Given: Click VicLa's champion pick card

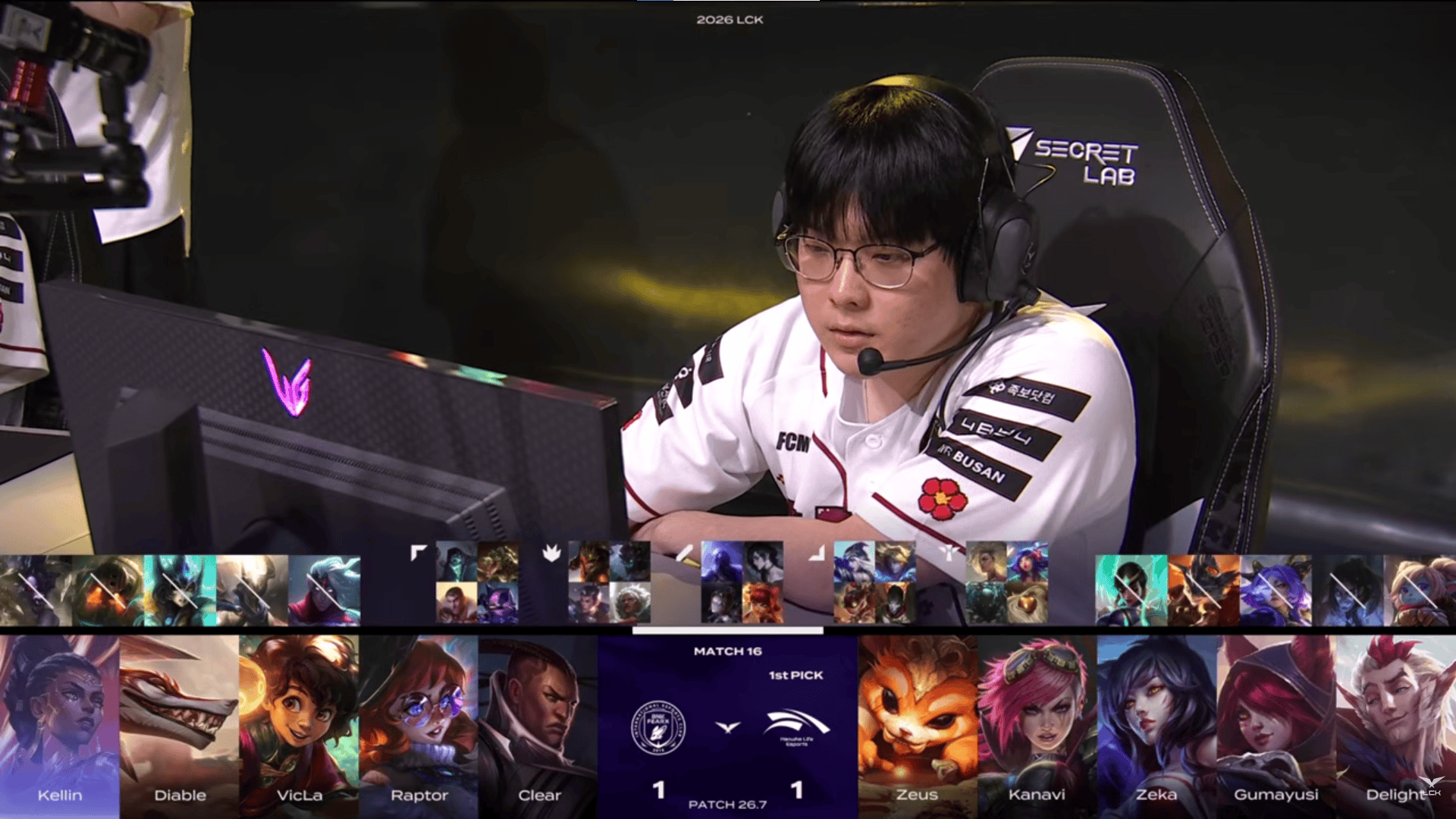Looking at the screenshot, I should (300, 724).
